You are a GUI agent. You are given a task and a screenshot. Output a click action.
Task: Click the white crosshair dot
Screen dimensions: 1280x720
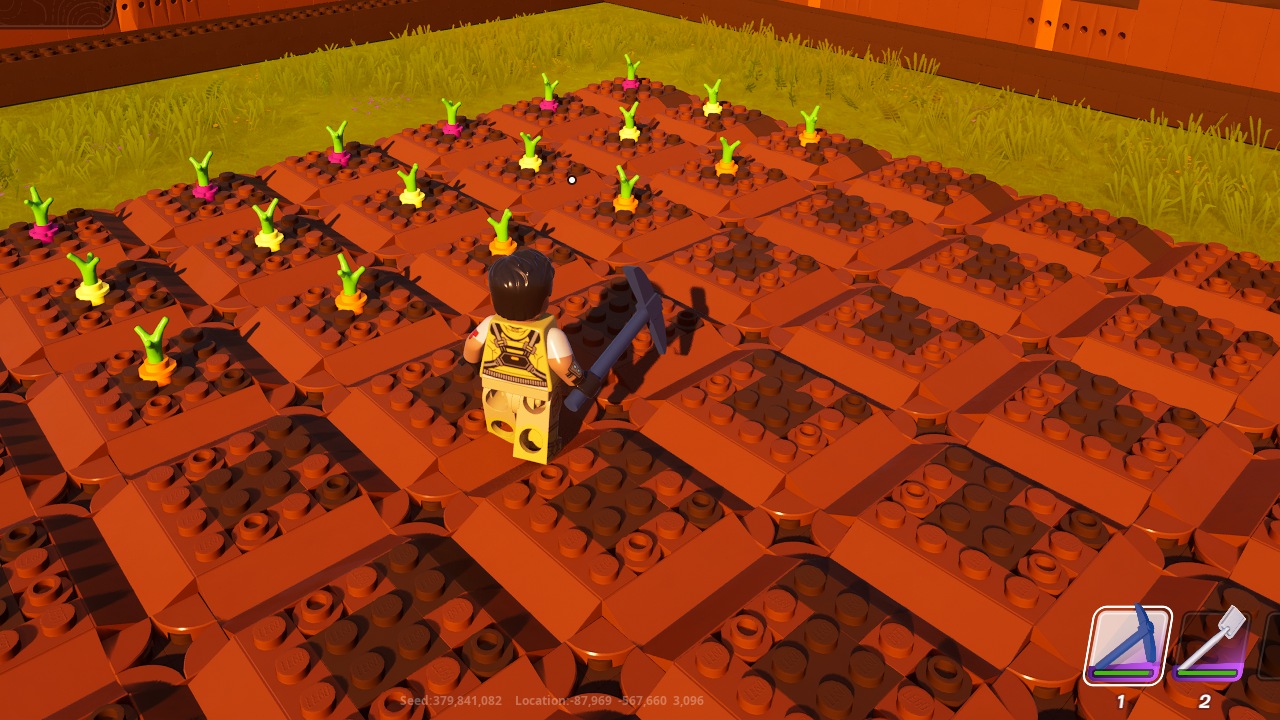pyautogui.click(x=570, y=178)
